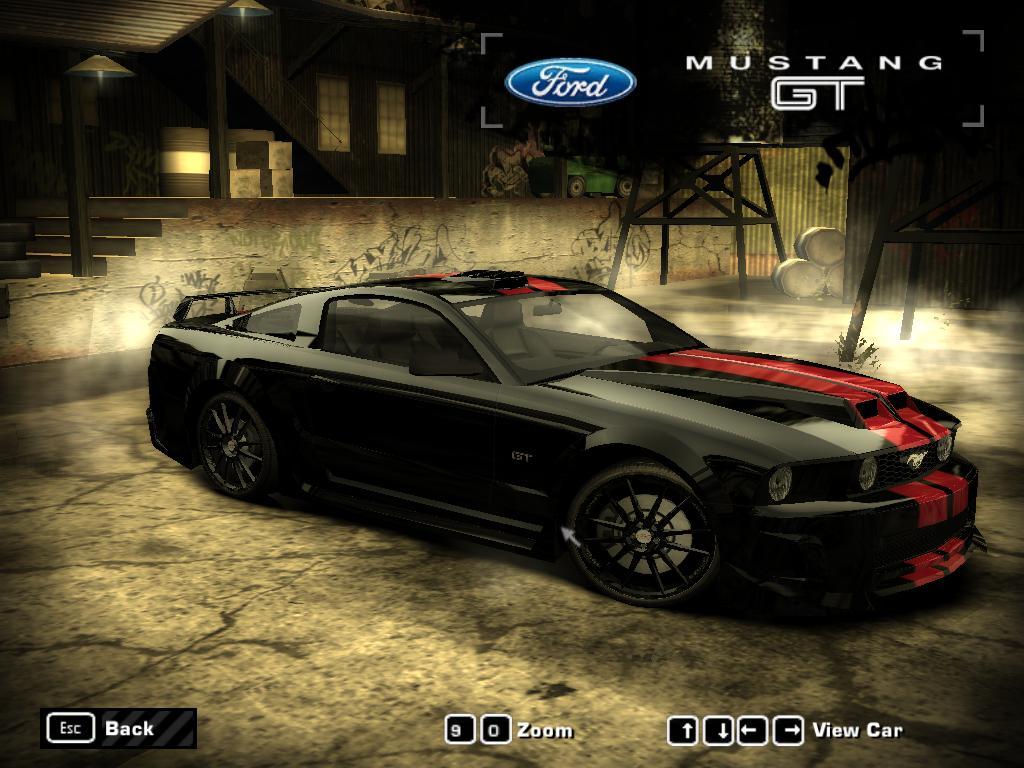Click the Back button

pyautogui.click(x=118, y=728)
